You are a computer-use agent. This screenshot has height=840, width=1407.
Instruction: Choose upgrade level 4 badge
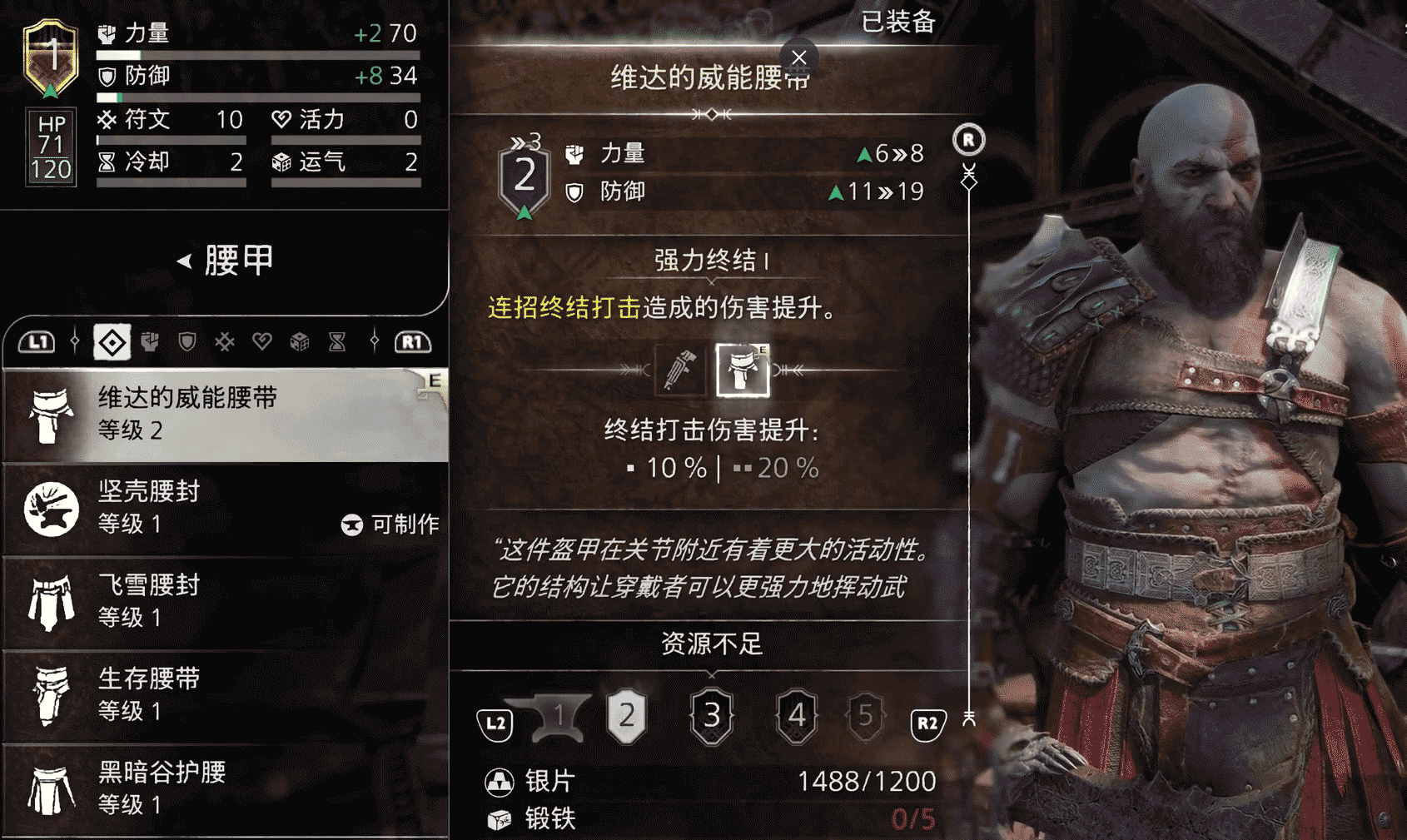[797, 716]
